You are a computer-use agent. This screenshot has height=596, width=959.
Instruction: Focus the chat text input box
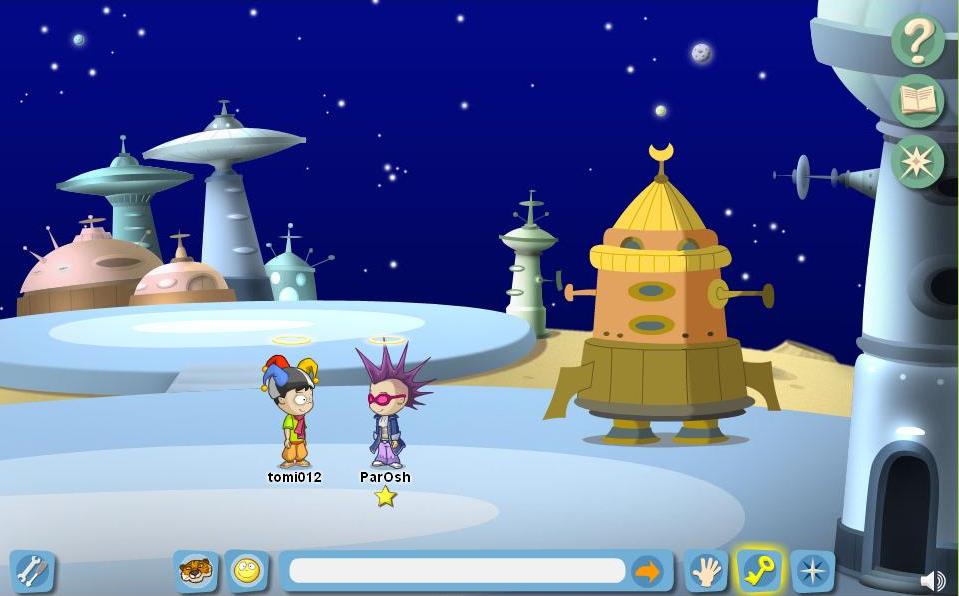click(457, 571)
